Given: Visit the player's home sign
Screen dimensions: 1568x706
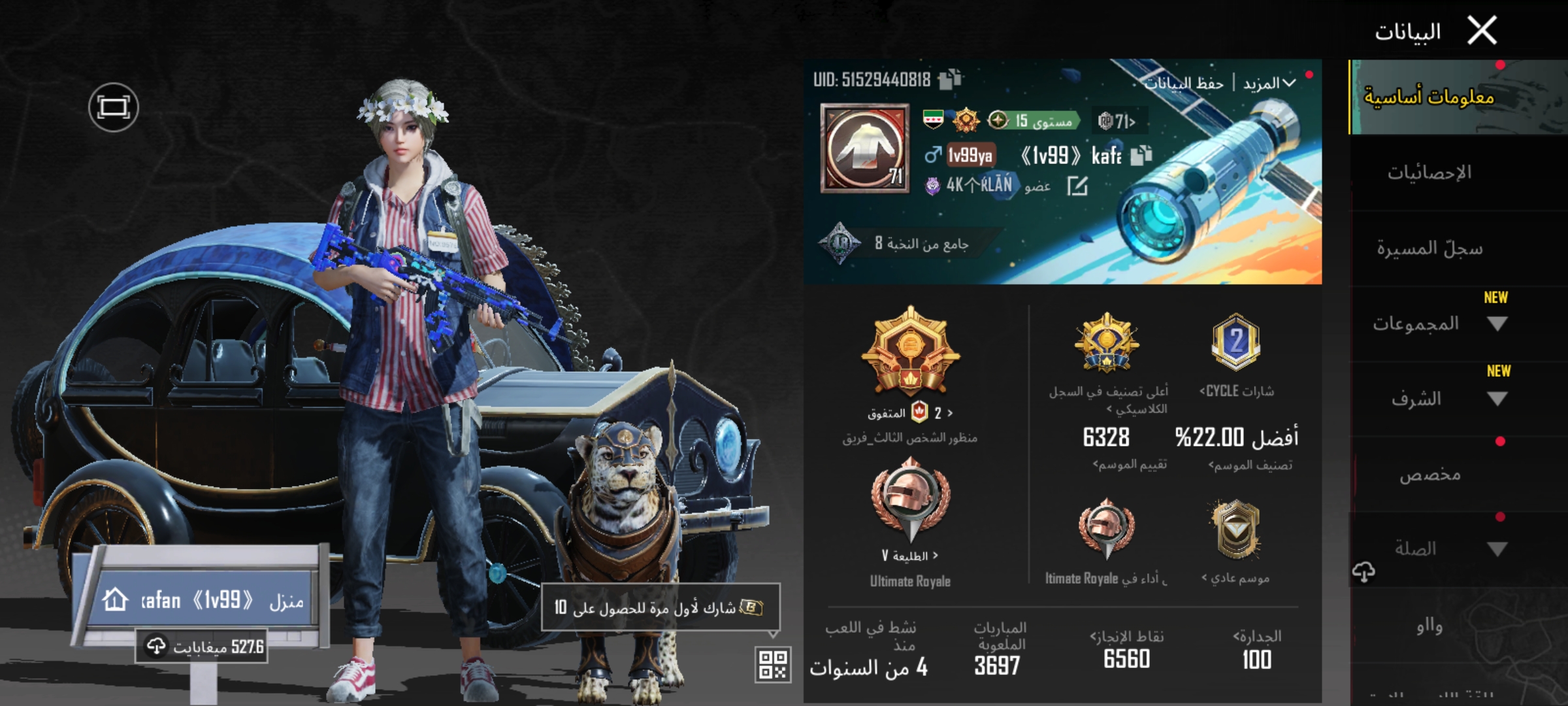Looking at the screenshot, I should (x=203, y=599).
